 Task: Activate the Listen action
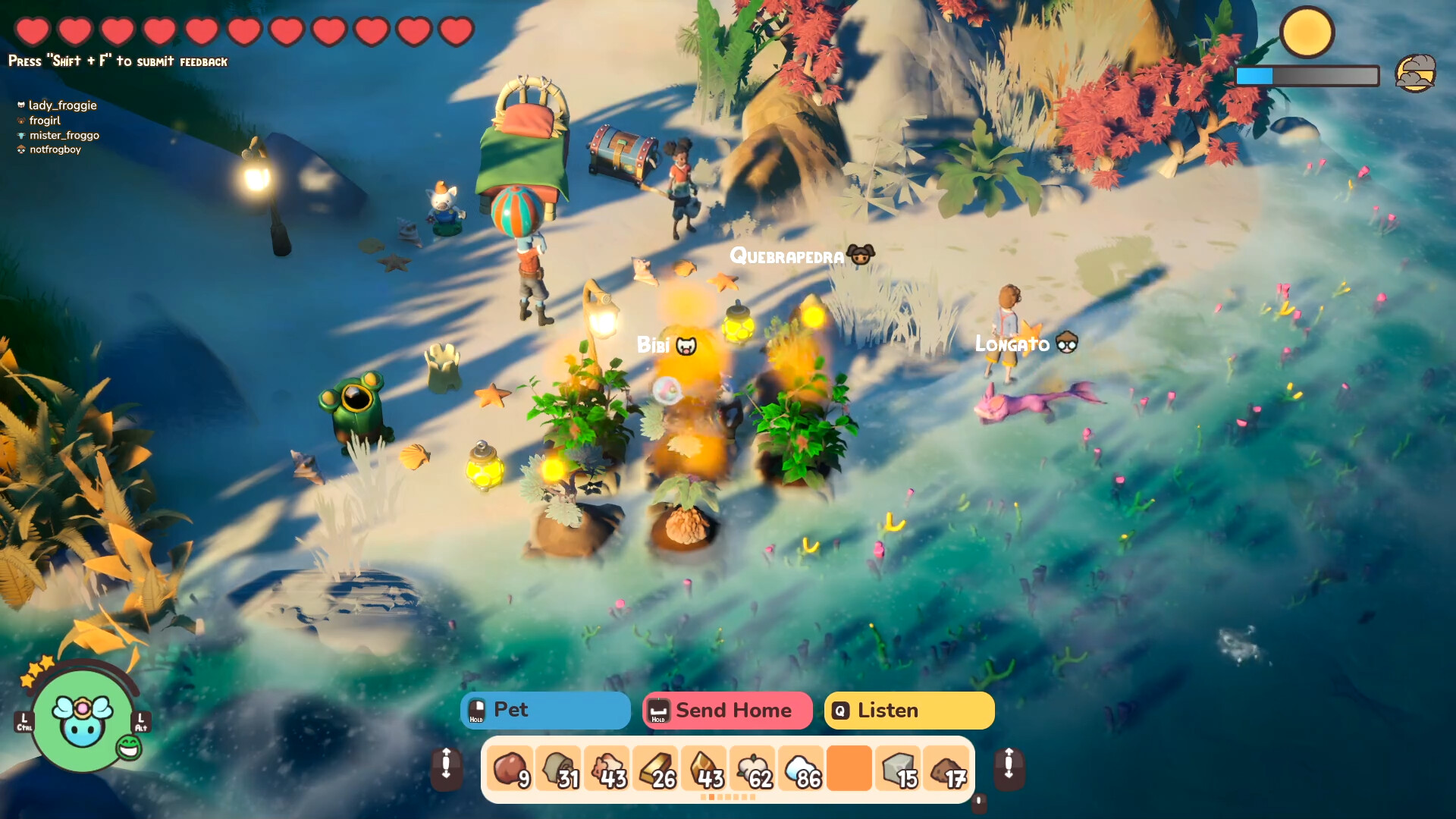tap(908, 711)
